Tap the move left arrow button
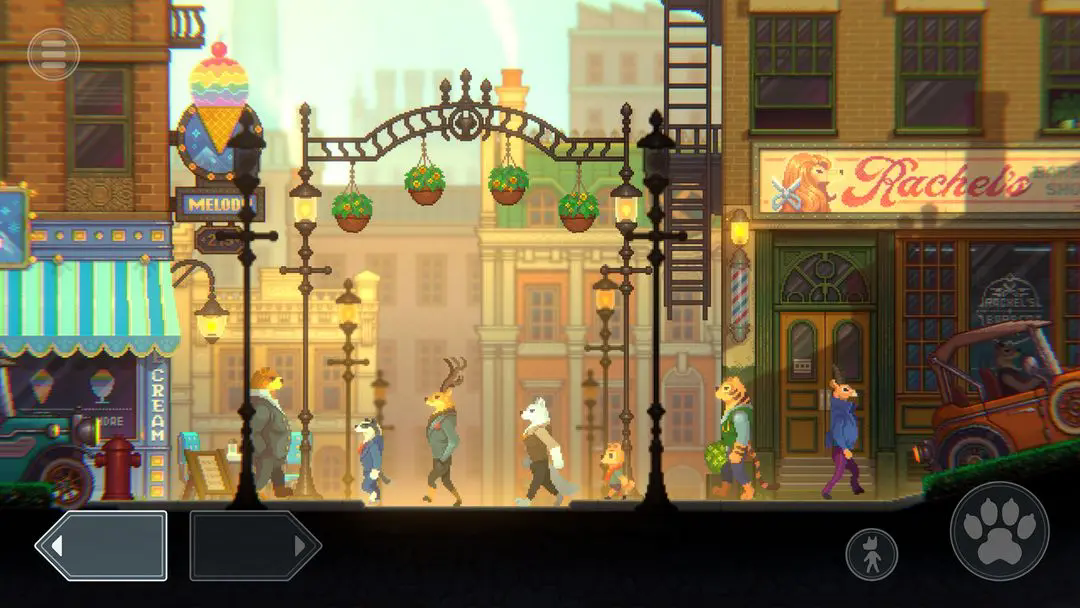Screen dimensions: 1080x608 (x=101, y=546)
